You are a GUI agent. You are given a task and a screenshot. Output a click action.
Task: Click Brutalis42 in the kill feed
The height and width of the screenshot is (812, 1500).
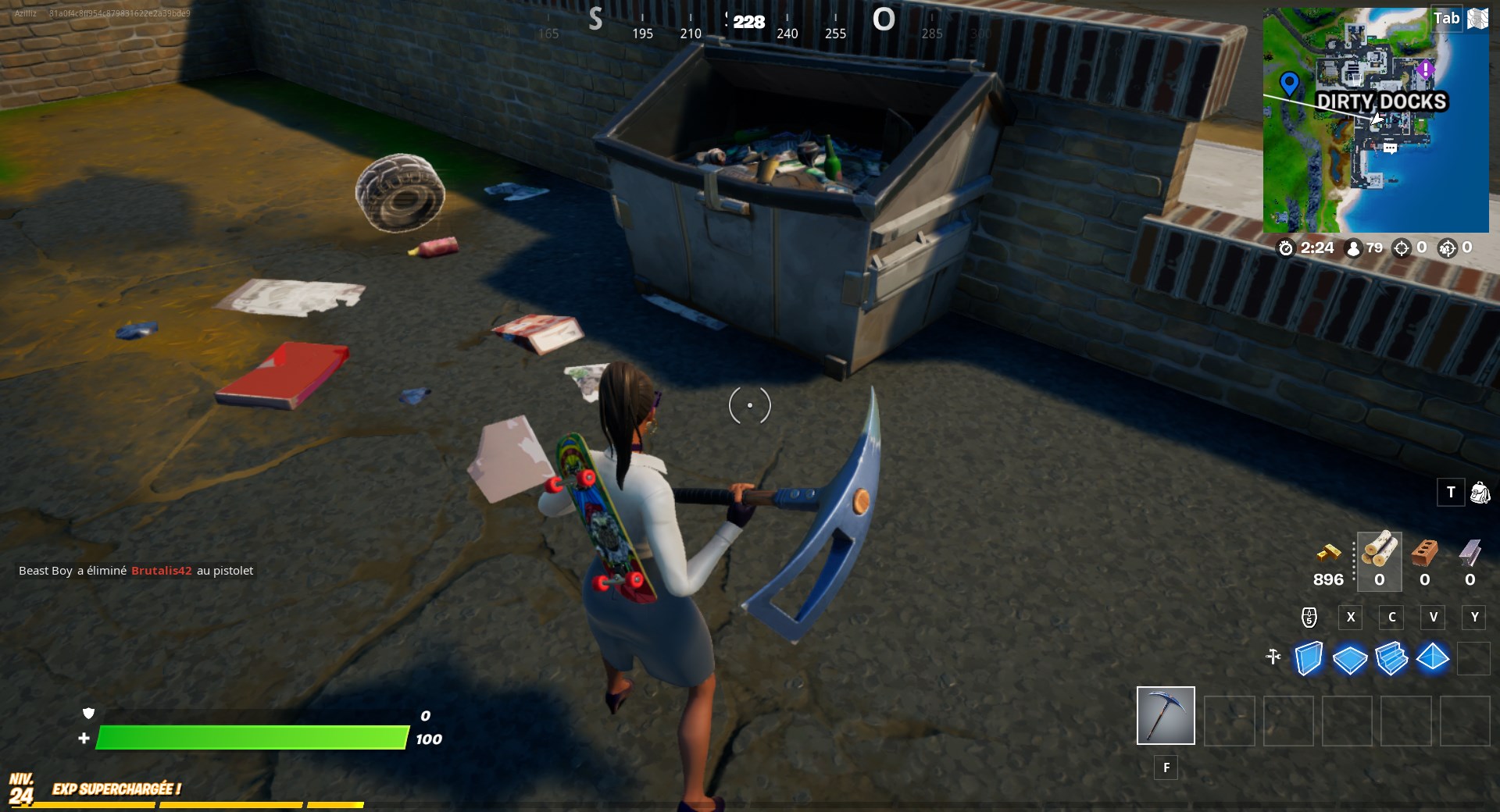(162, 571)
